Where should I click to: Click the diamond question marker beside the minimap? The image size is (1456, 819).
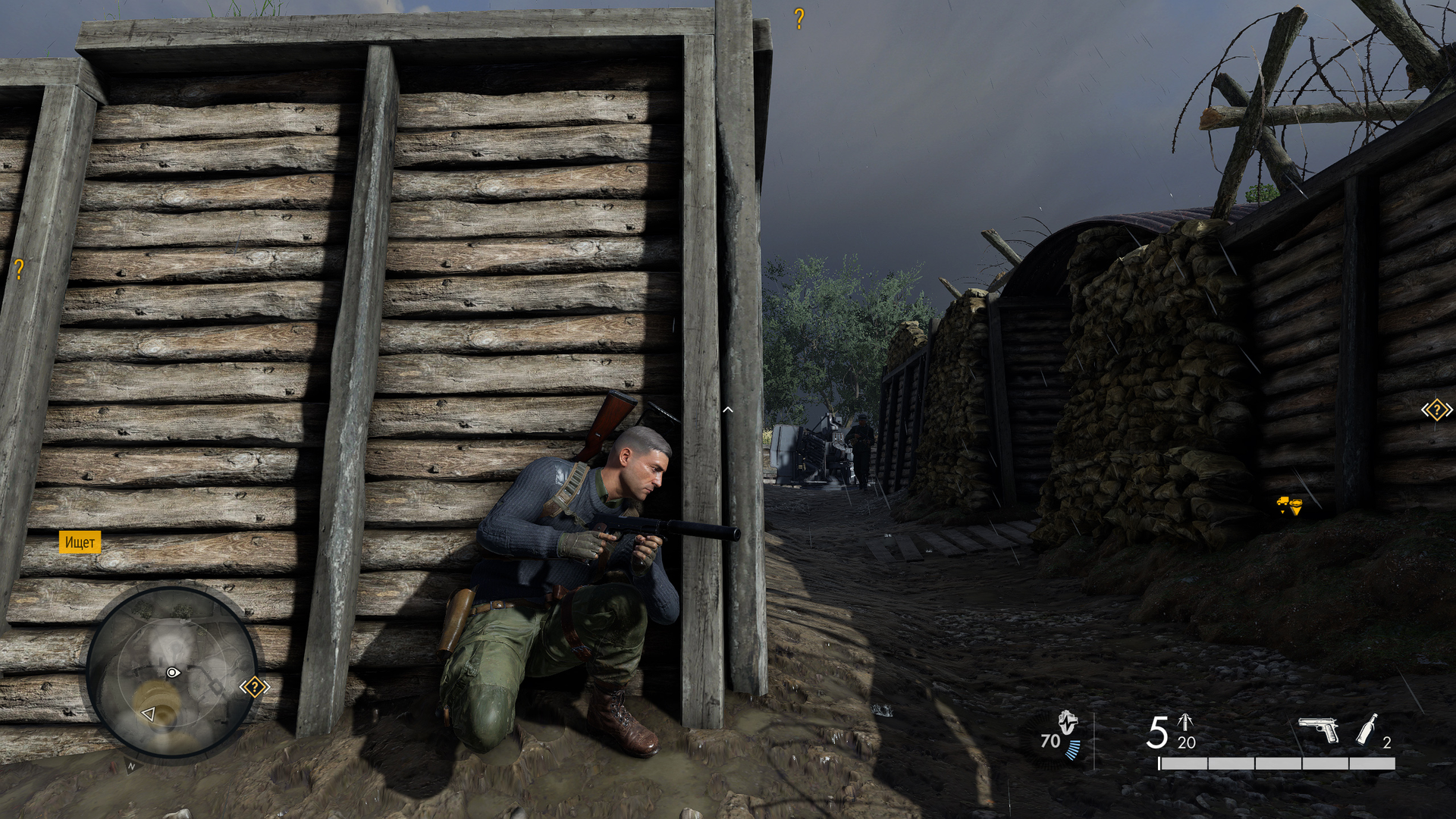[255, 687]
